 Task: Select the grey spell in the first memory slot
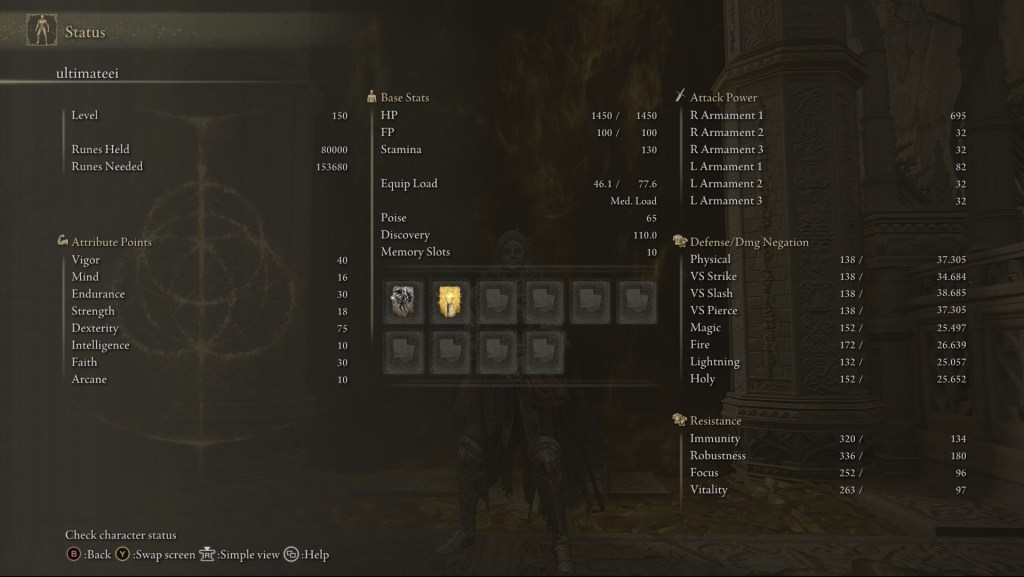[x=403, y=301]
